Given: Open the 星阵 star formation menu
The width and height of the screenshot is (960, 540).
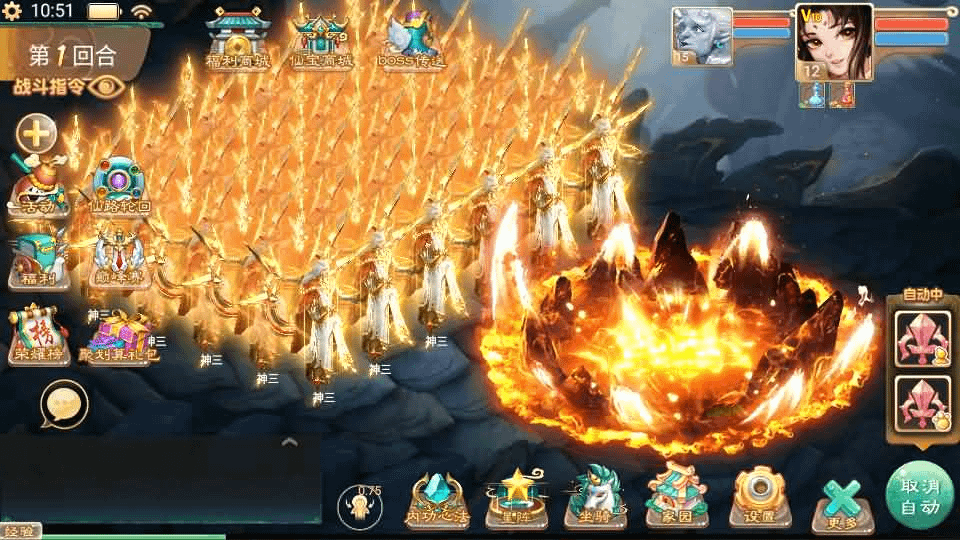Looking at the screenshot, I should [516, 498].
